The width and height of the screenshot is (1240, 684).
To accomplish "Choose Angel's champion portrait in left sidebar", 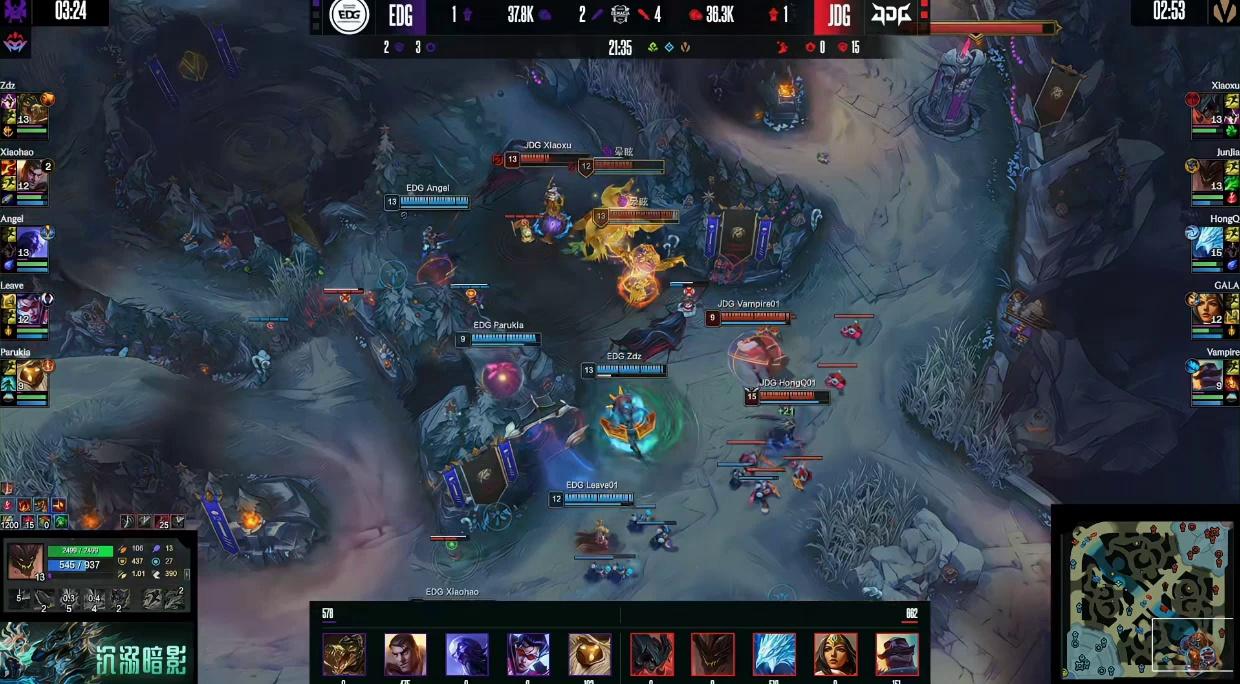I will [x=32, y=243].
